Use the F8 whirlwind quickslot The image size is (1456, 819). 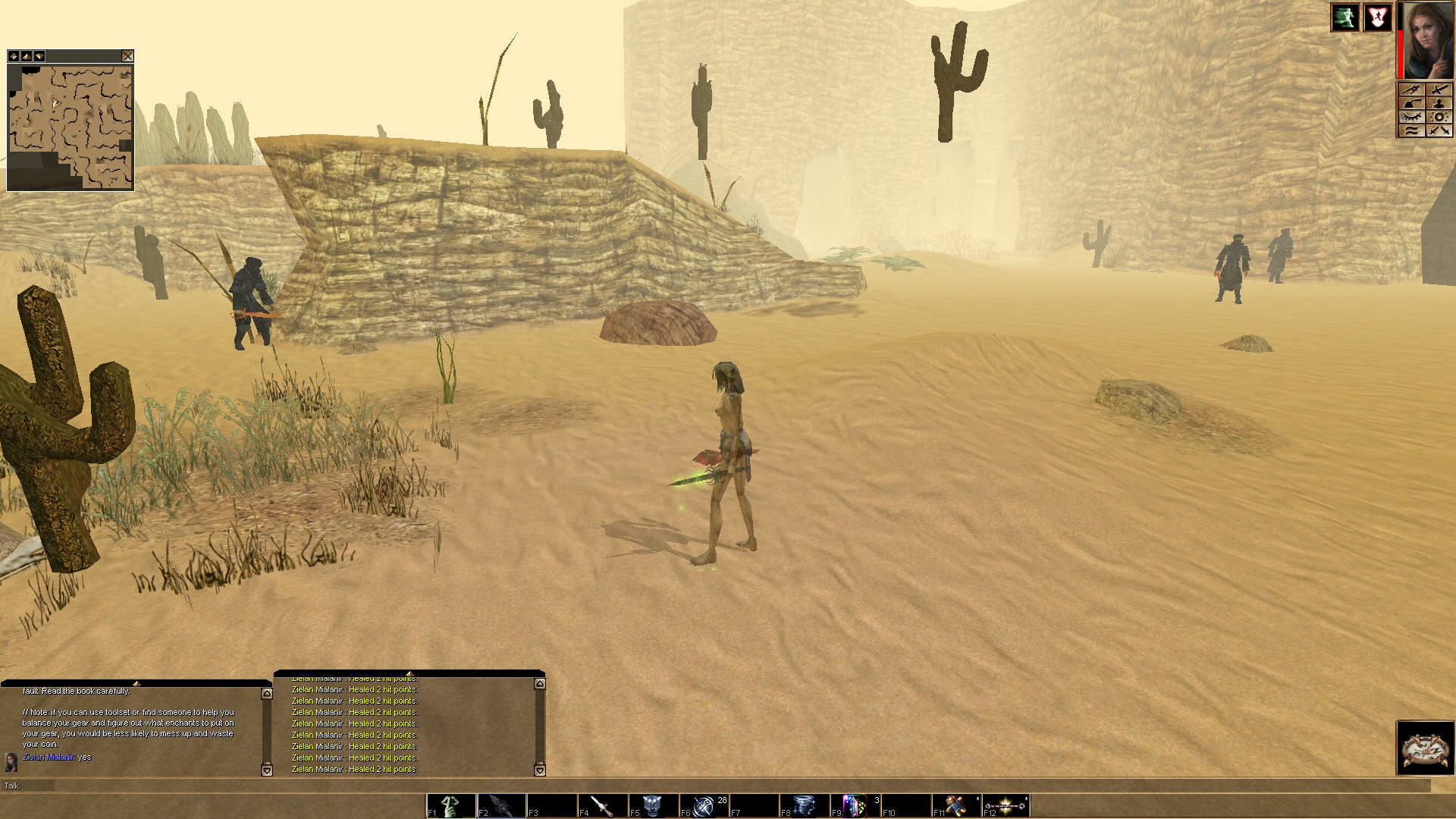(804, 805)
